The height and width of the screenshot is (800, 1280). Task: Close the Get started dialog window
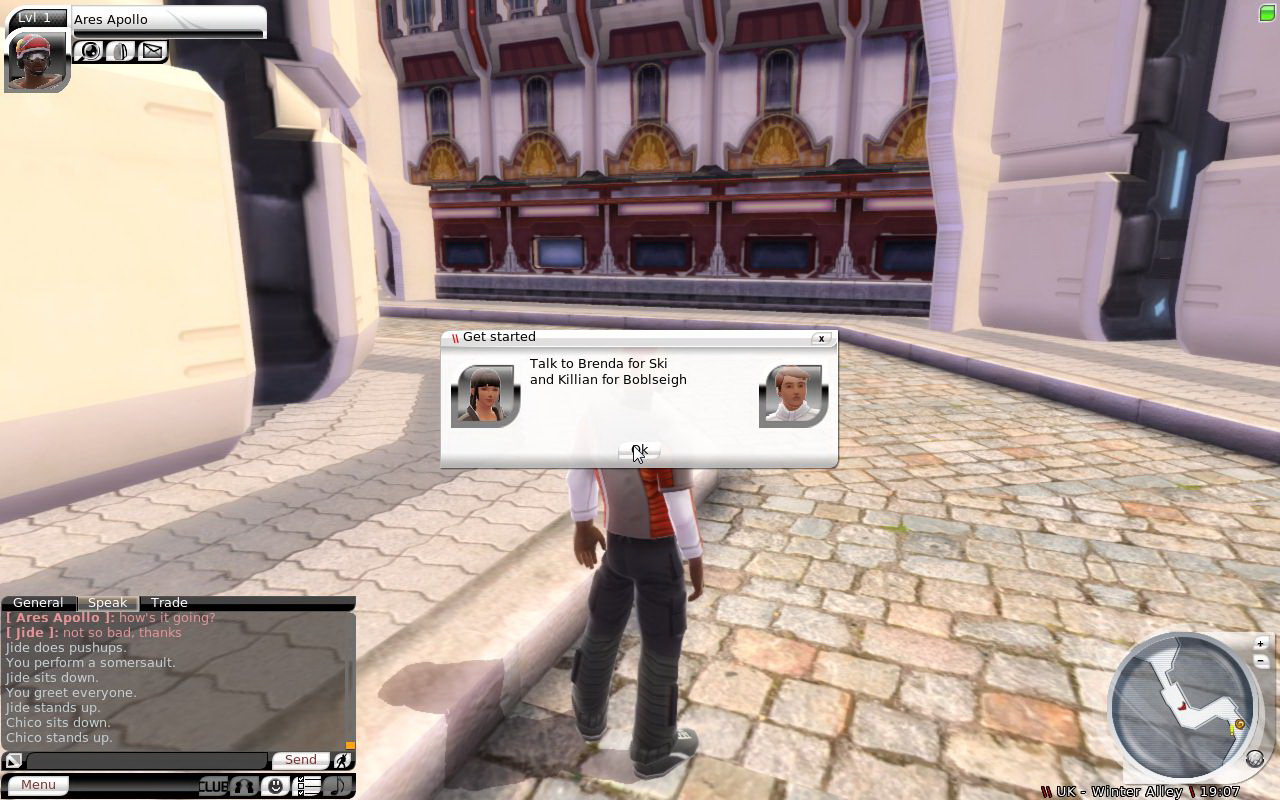tap(821, 338)
